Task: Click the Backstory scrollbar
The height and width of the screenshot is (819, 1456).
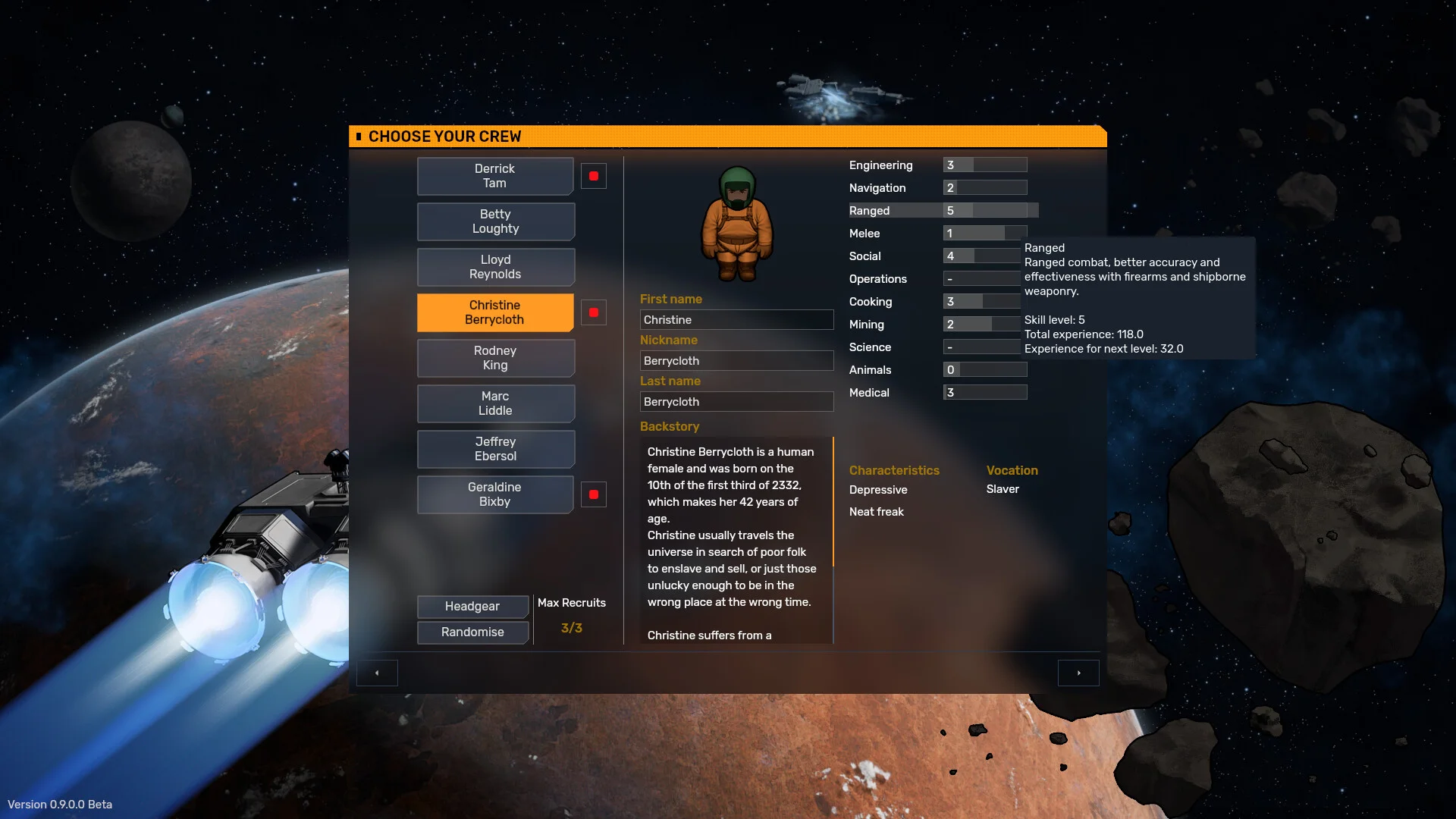Action: click(x=833, y=501)
